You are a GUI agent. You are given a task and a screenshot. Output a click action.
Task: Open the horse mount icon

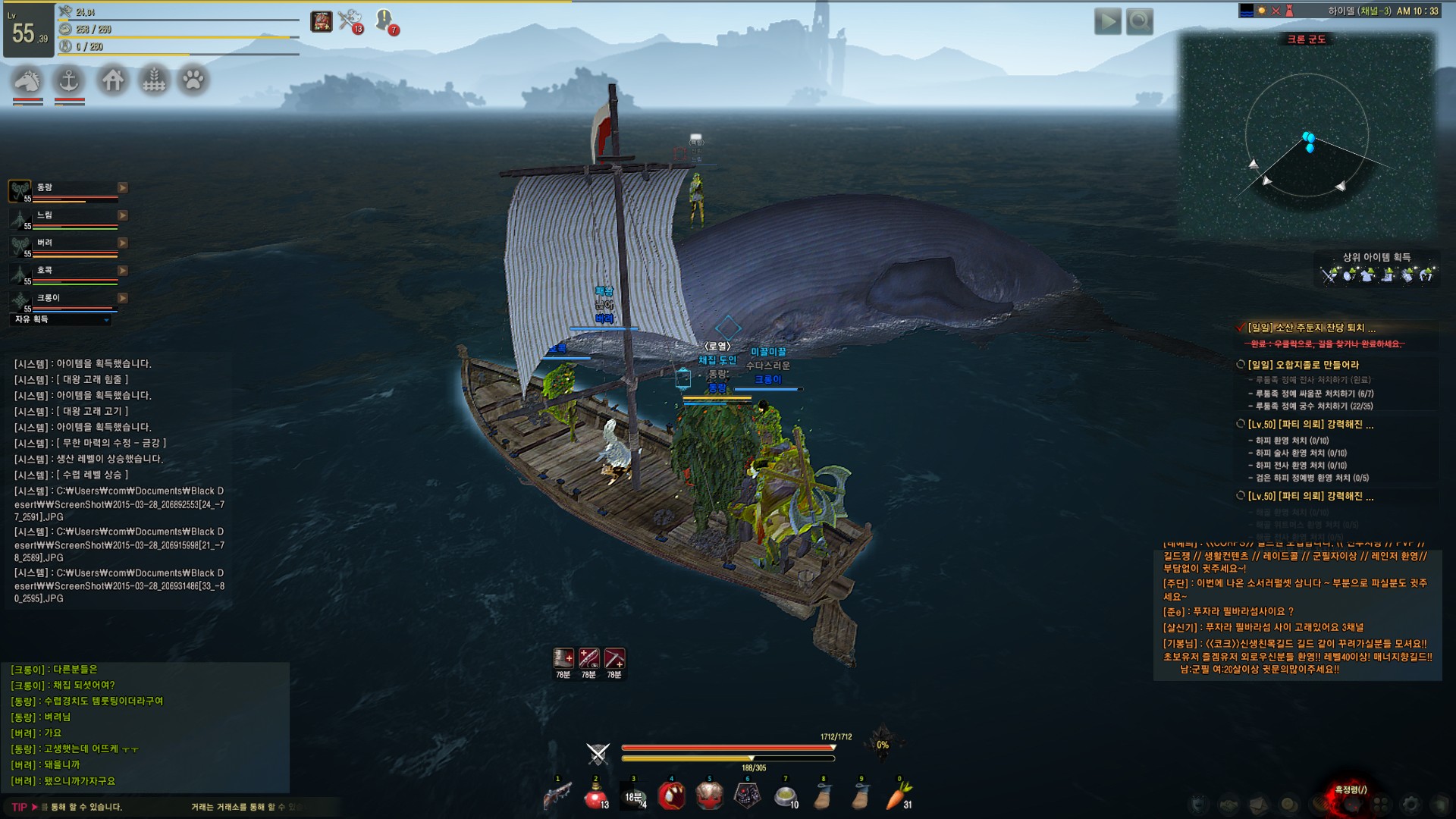click(27, 80)
